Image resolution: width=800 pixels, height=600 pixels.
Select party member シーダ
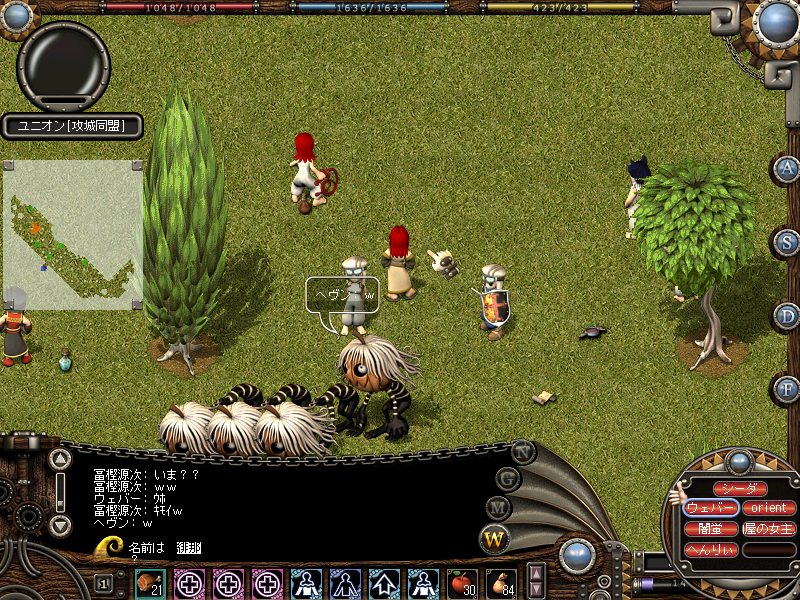(740, 489)
